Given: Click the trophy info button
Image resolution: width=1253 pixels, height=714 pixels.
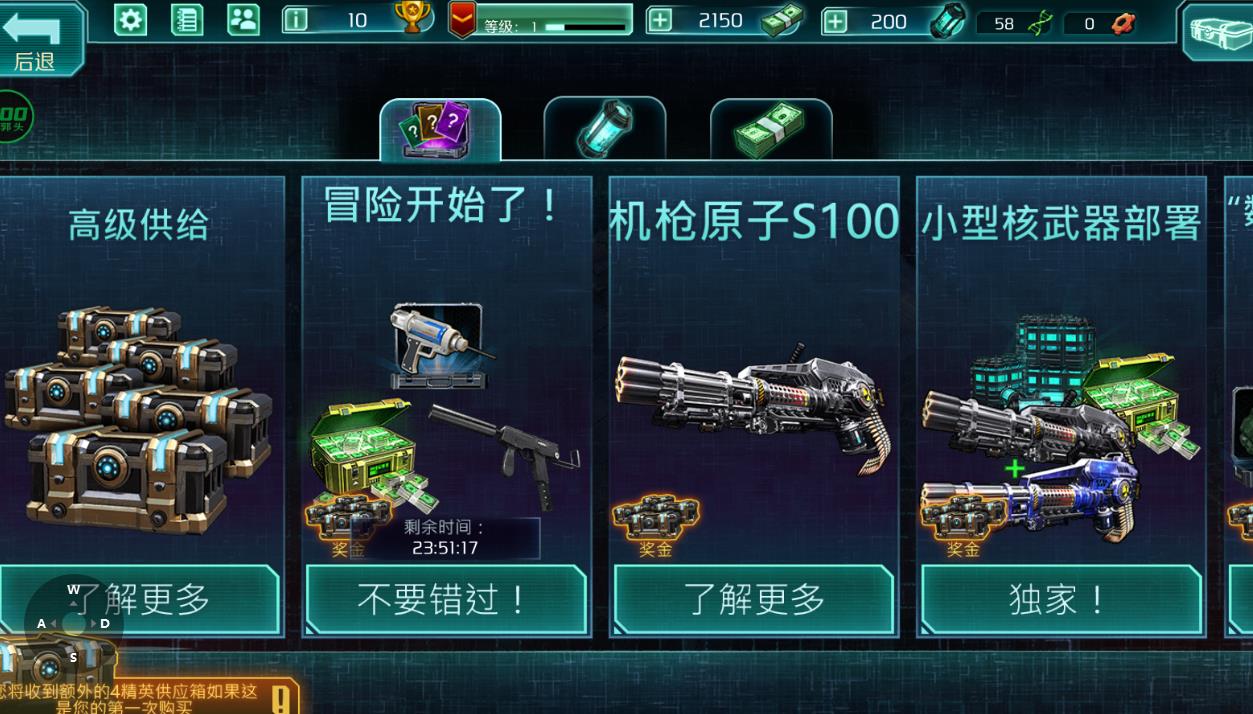Looking at the screenshot, I should [x=296, y=20].
